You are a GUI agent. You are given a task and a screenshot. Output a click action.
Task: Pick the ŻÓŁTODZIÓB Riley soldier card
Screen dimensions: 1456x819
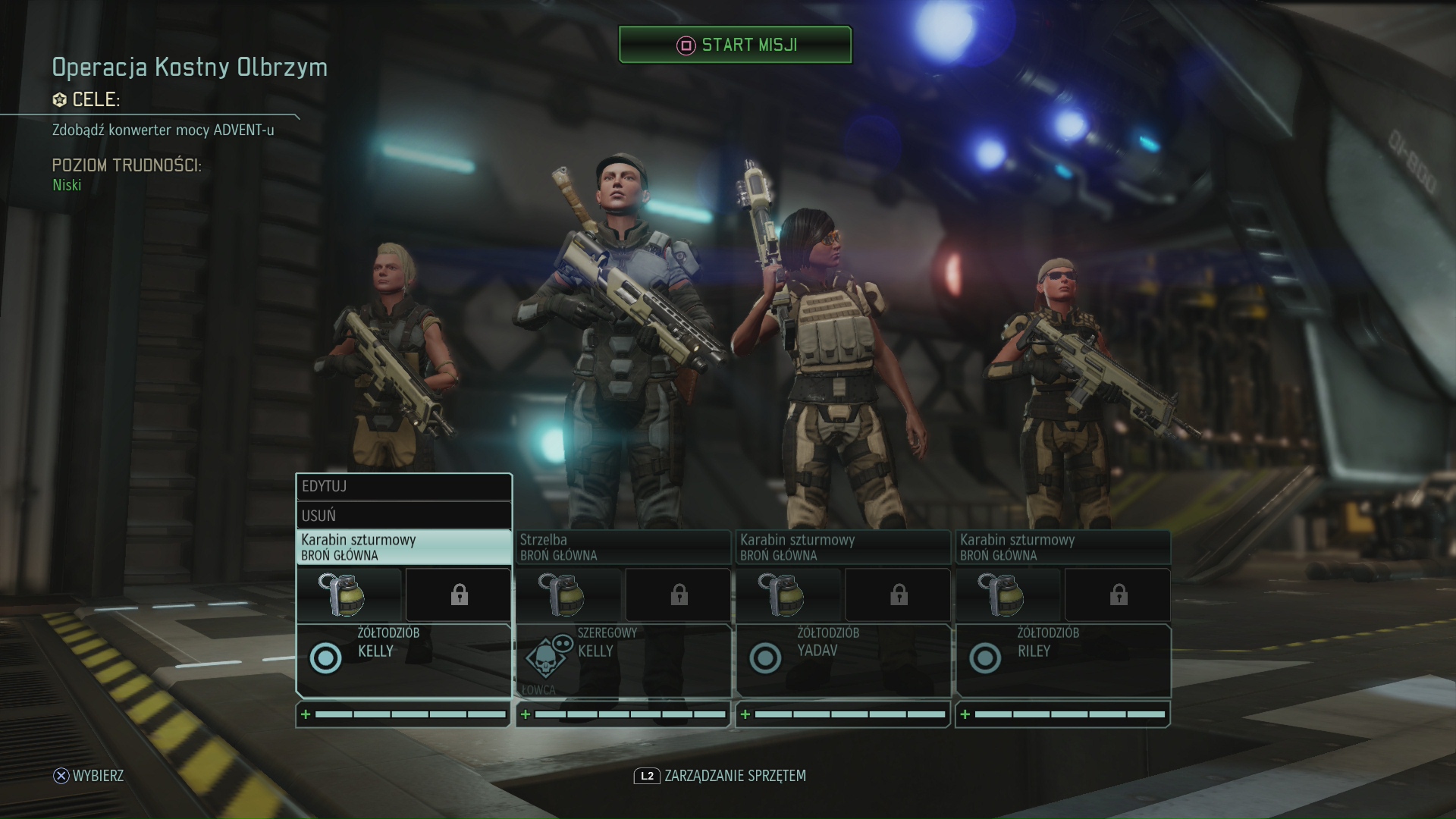pos(1062,660)
